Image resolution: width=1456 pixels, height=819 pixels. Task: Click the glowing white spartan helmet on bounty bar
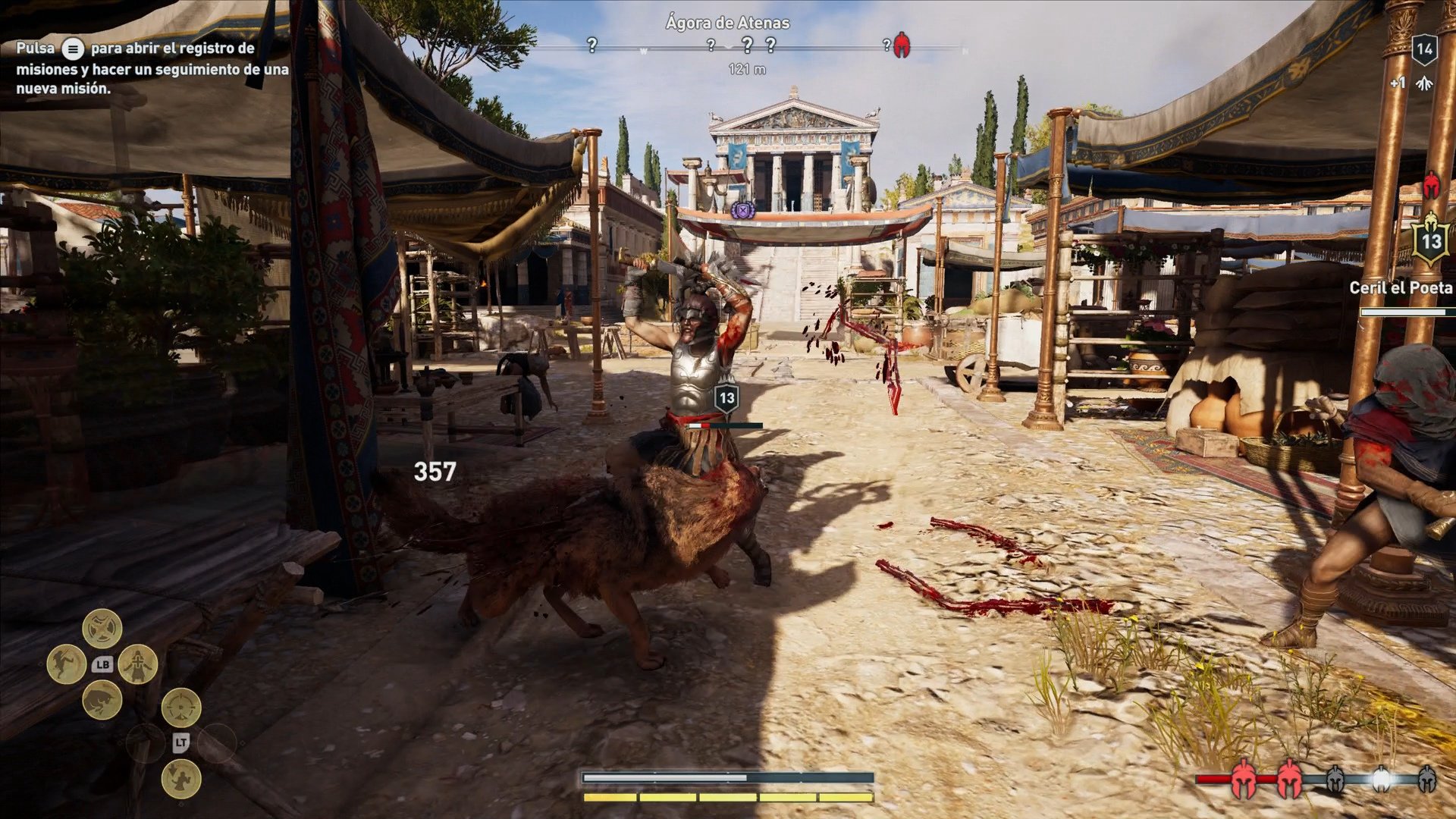click(x=1381, y=779)
